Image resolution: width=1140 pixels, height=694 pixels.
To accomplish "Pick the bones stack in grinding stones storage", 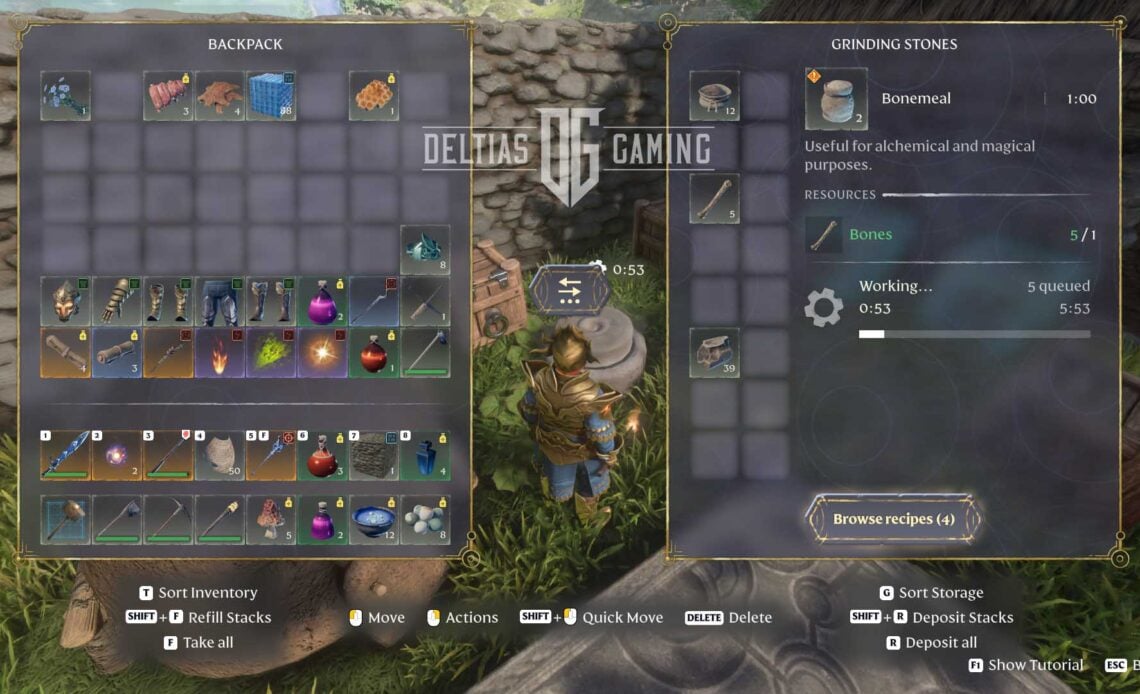I will (x=714, y=198).
